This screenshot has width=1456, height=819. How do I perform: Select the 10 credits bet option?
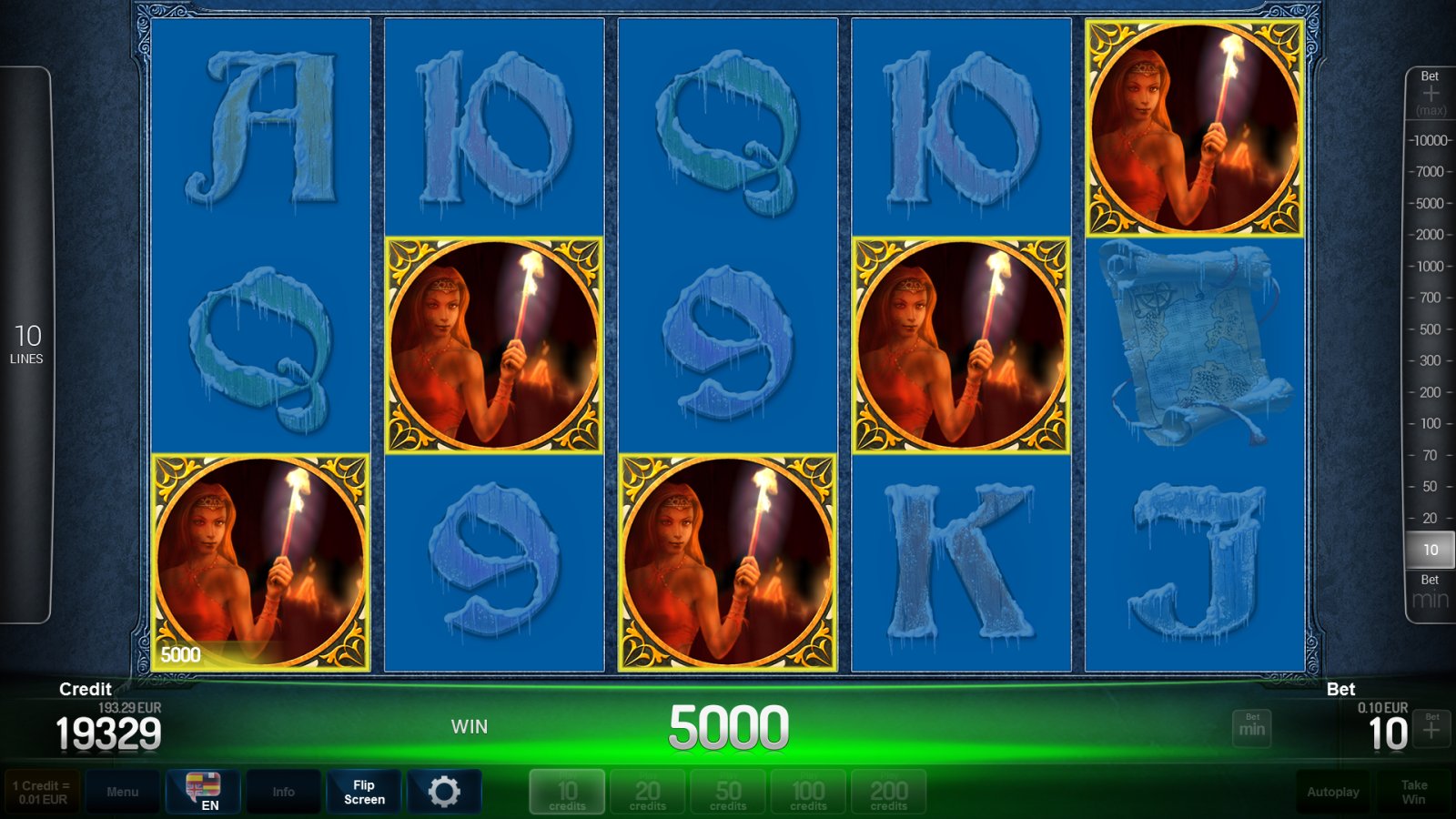coord(566,791)
